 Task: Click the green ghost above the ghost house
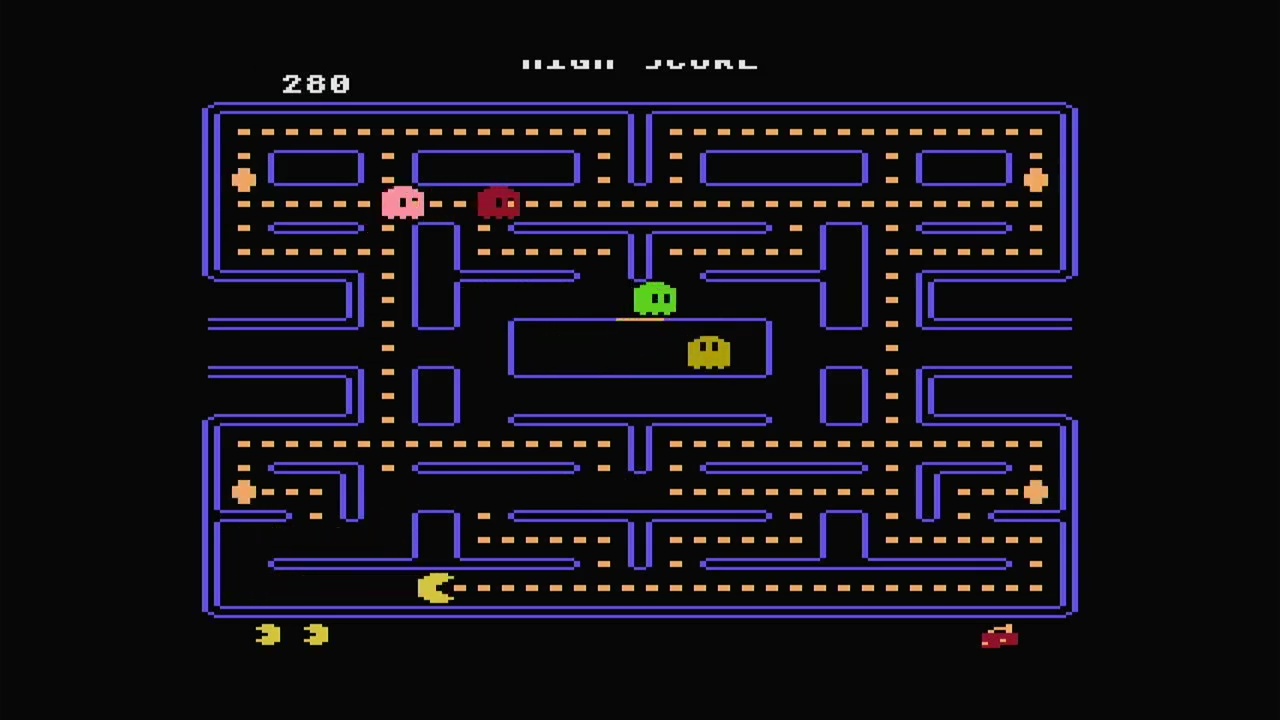click(655, 297)
